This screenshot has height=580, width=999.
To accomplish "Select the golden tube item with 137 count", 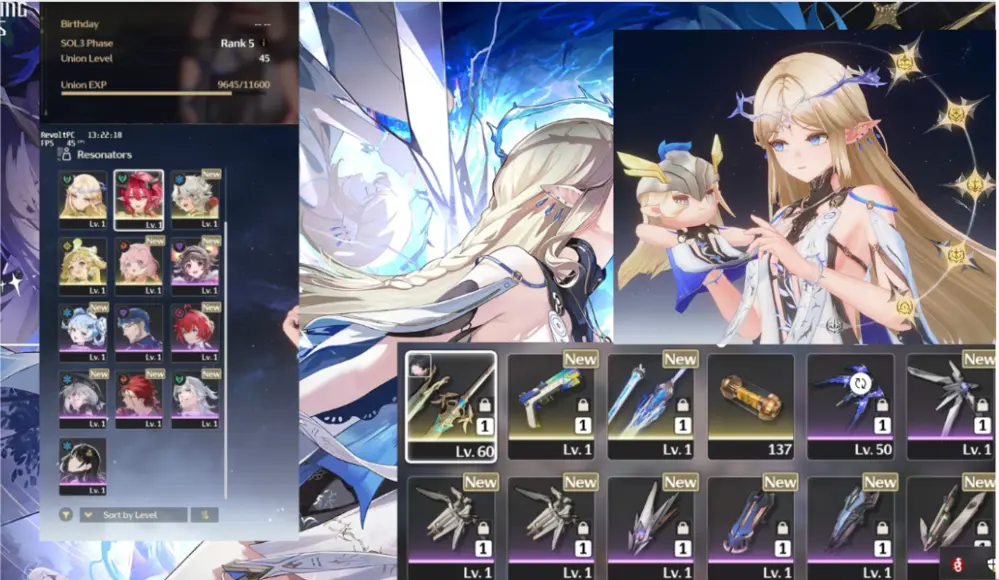I will point(751,405).
